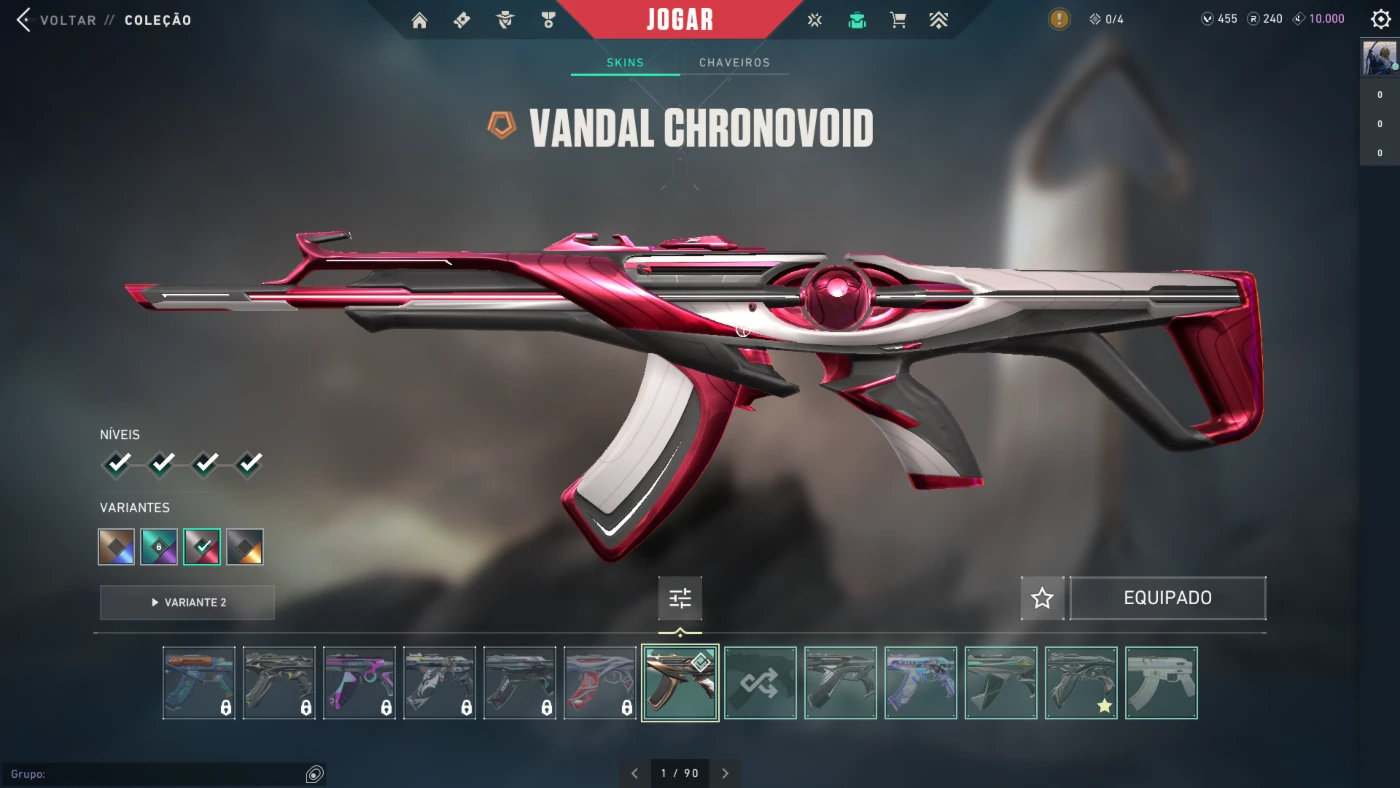Choose the favorited Vandal skin with yellow star
This screenshot has width=1400, height=788.
coord(1081,683)
